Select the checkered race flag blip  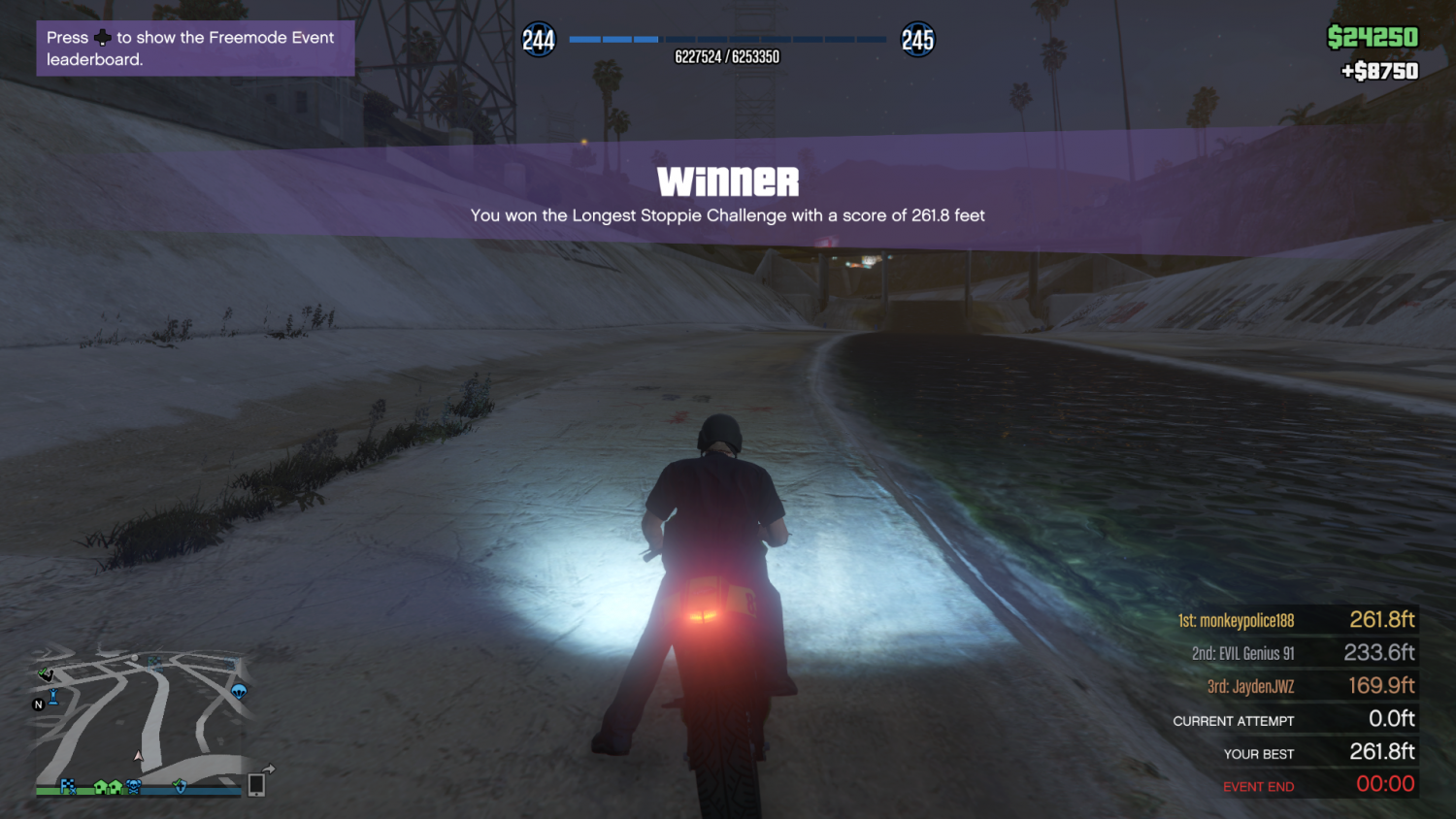(x=68, y=786)
